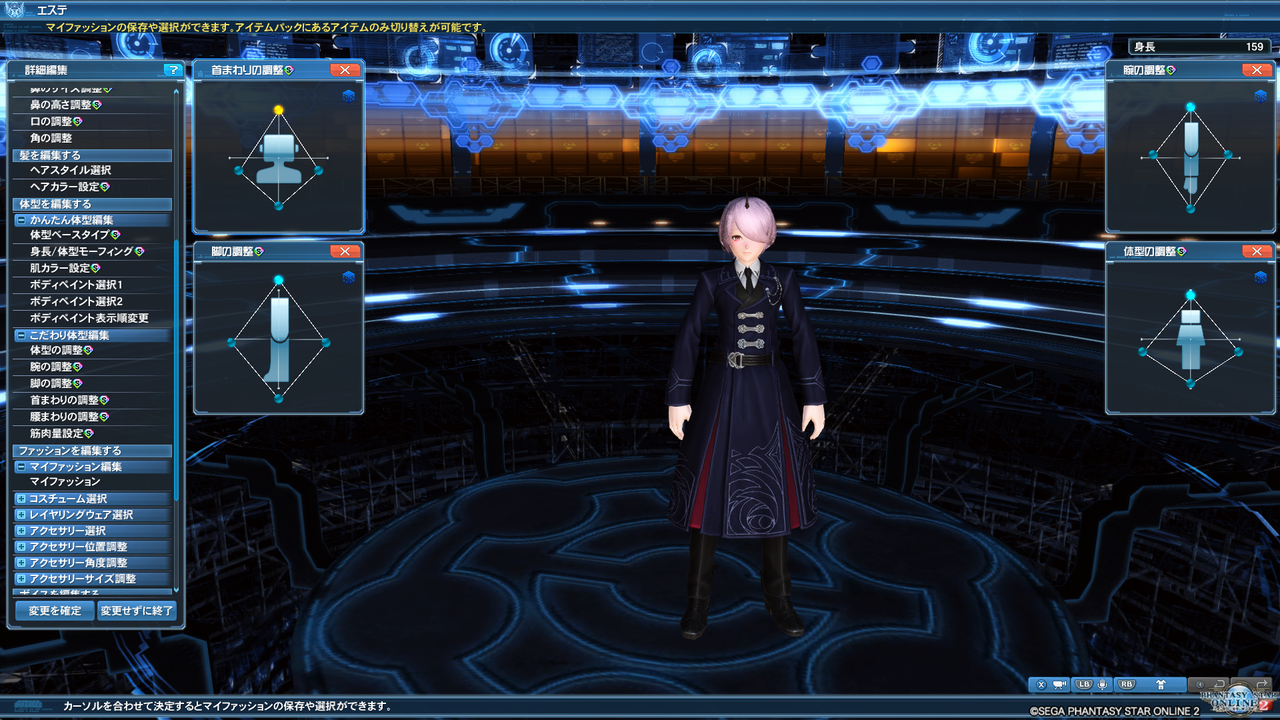Click the green gem icon beside 肌カラー設定
1280x720 pixels.
(x=96, y=269)
